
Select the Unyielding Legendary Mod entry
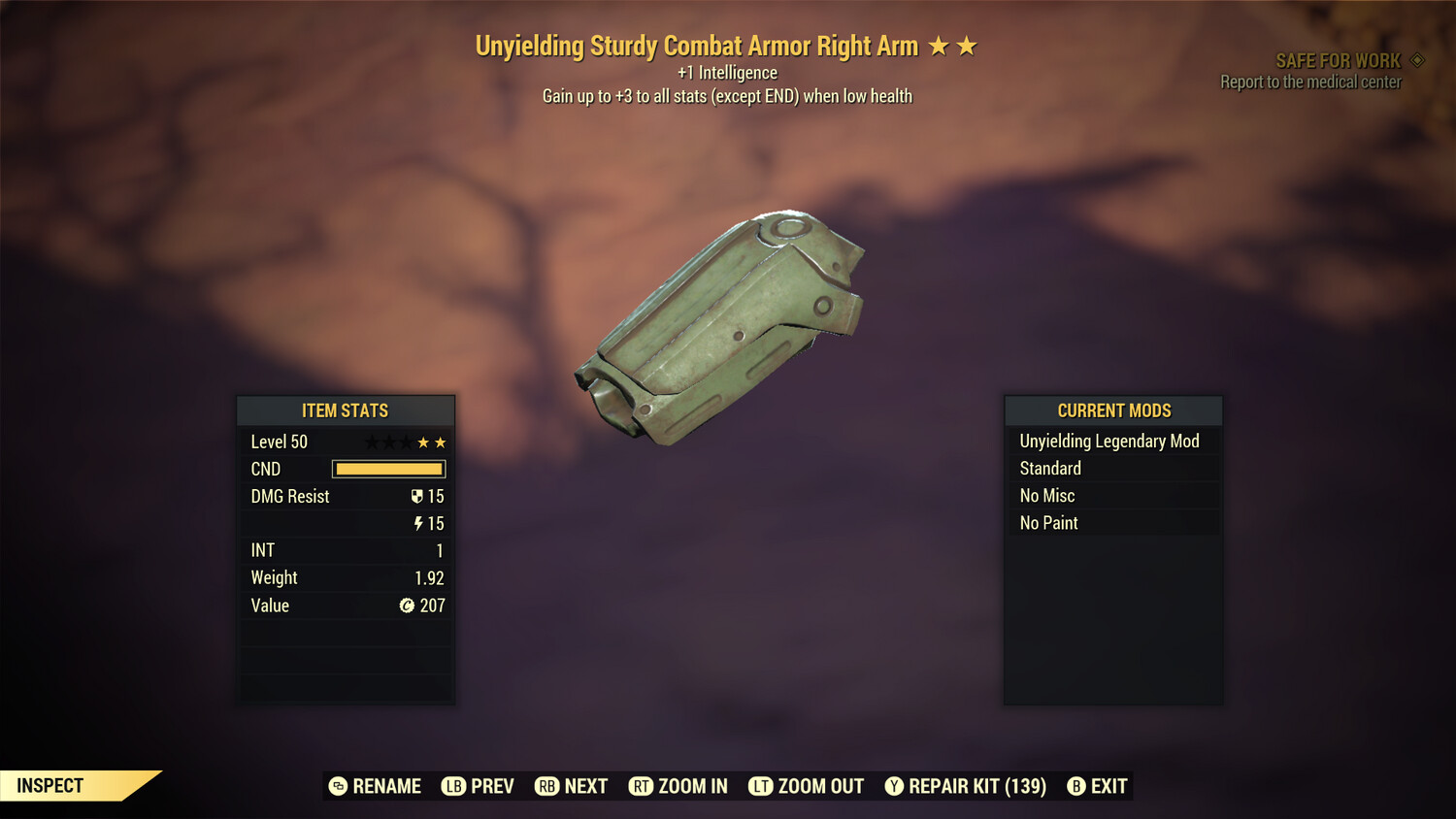coord(1112,441)
